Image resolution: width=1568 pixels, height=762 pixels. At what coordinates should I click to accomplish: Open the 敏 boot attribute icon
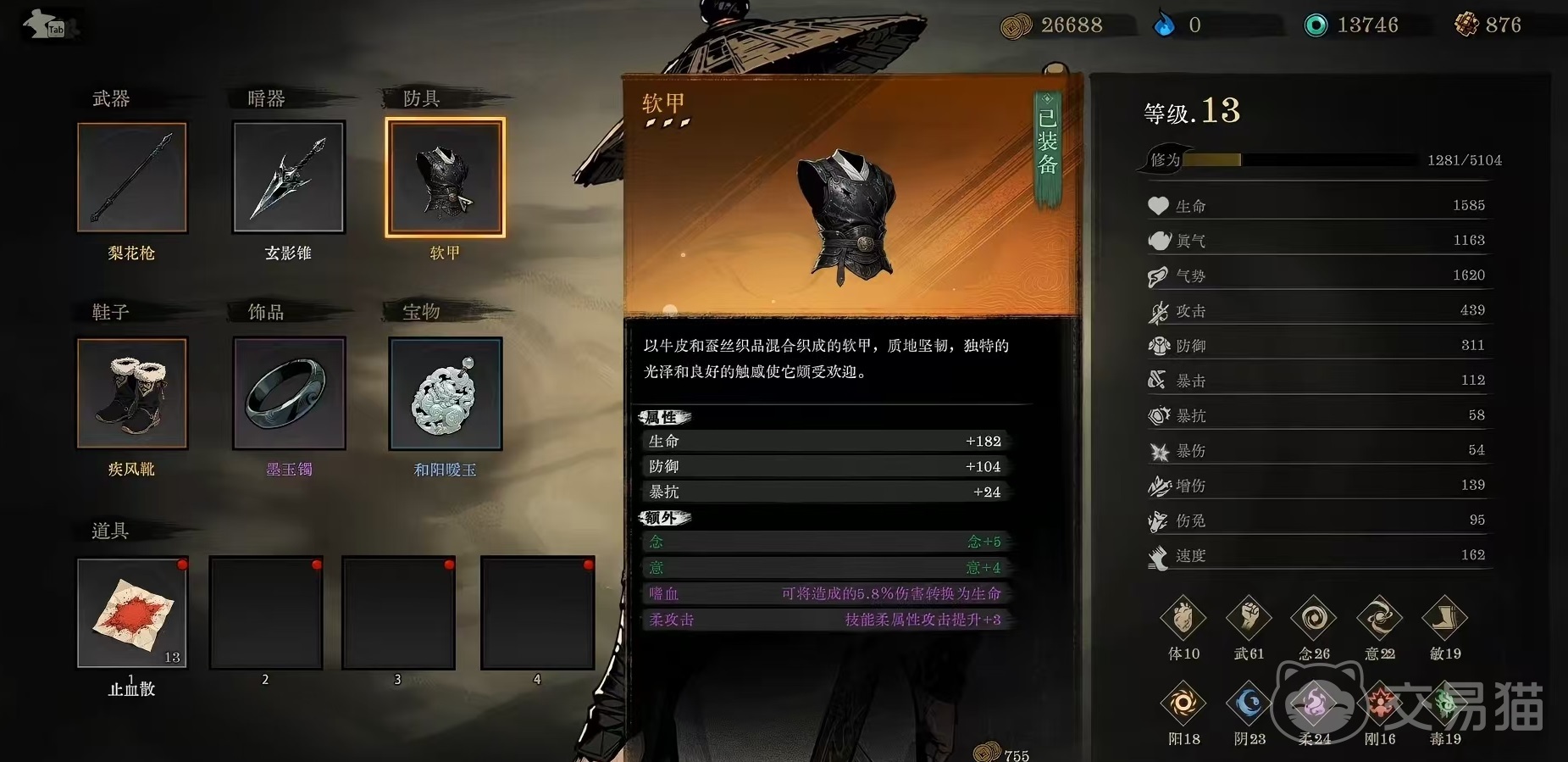coord(1444,620)
